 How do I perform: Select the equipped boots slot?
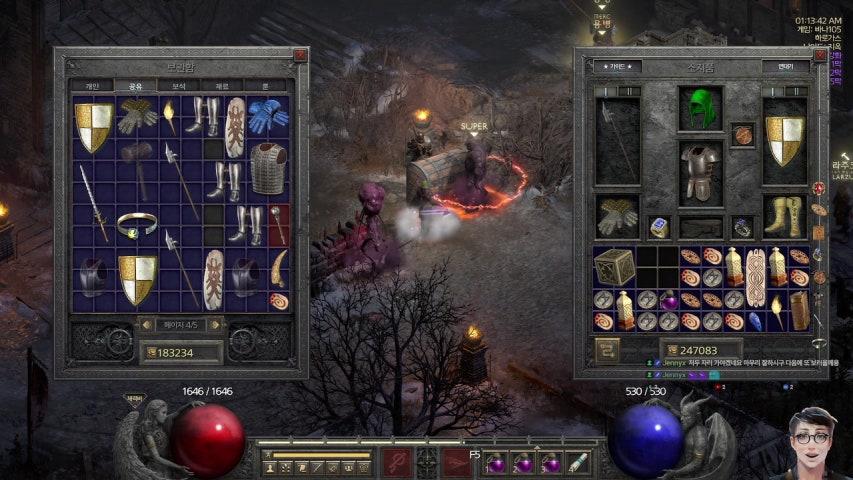pyautogui.click(x=784, y=216)
